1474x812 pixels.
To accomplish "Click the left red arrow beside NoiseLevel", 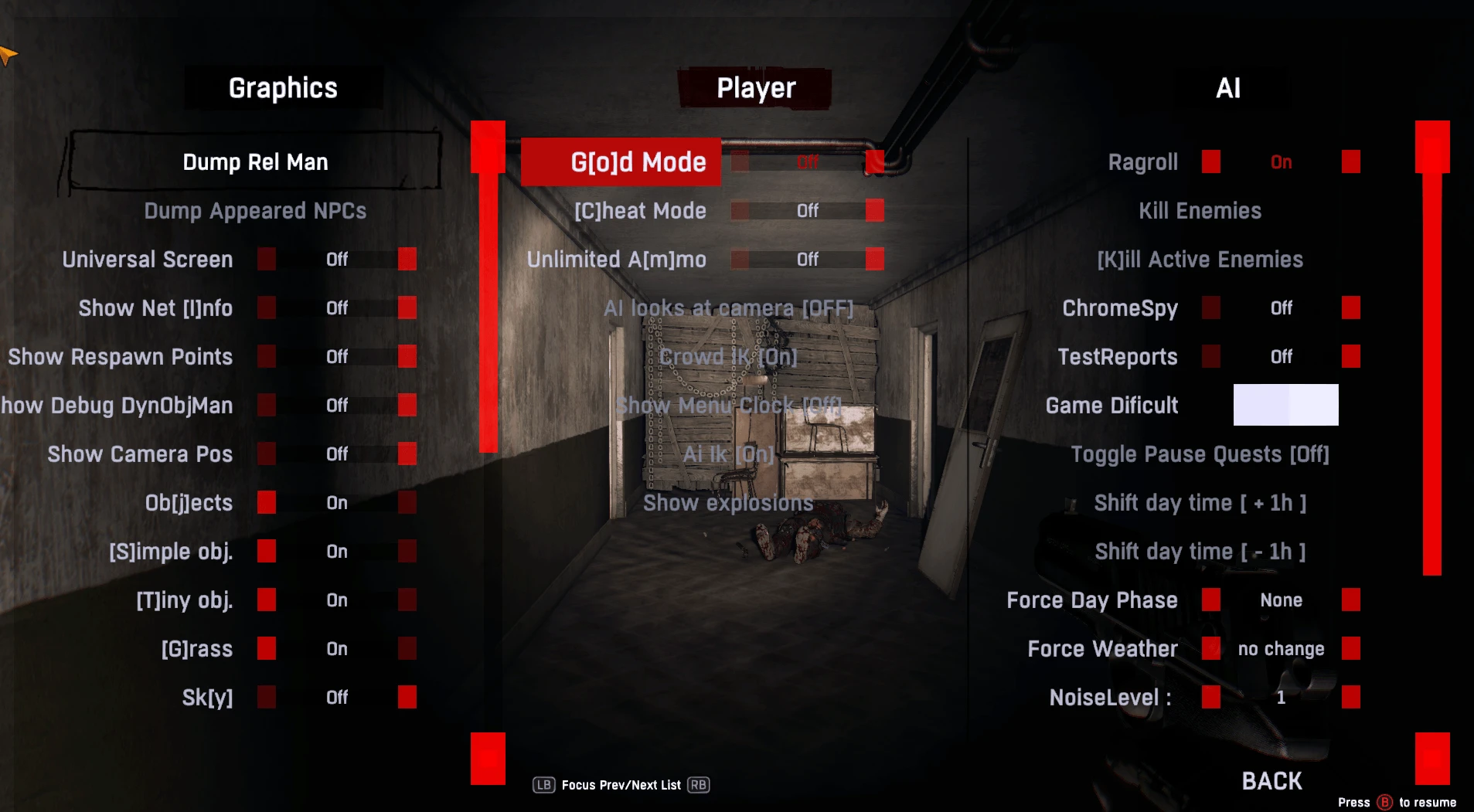I will point(1210,697).
